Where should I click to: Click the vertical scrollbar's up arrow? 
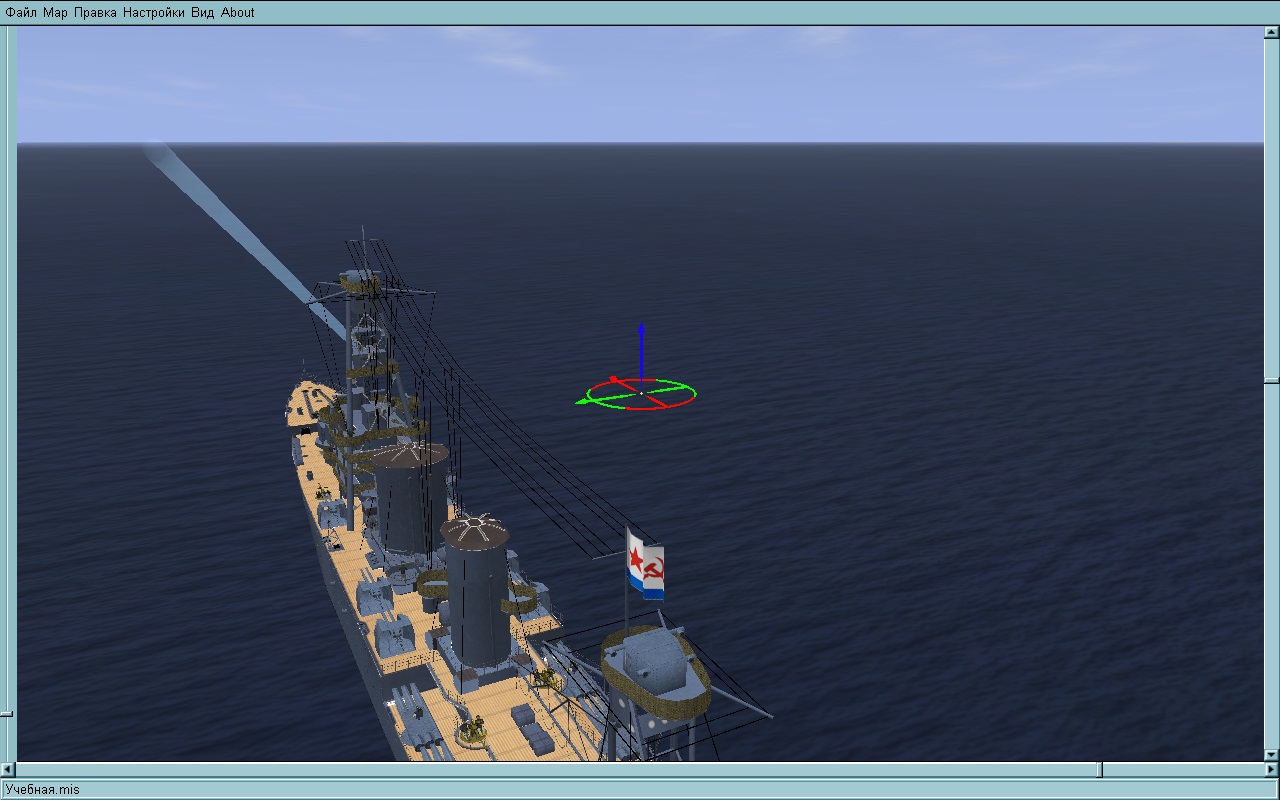1271,32
